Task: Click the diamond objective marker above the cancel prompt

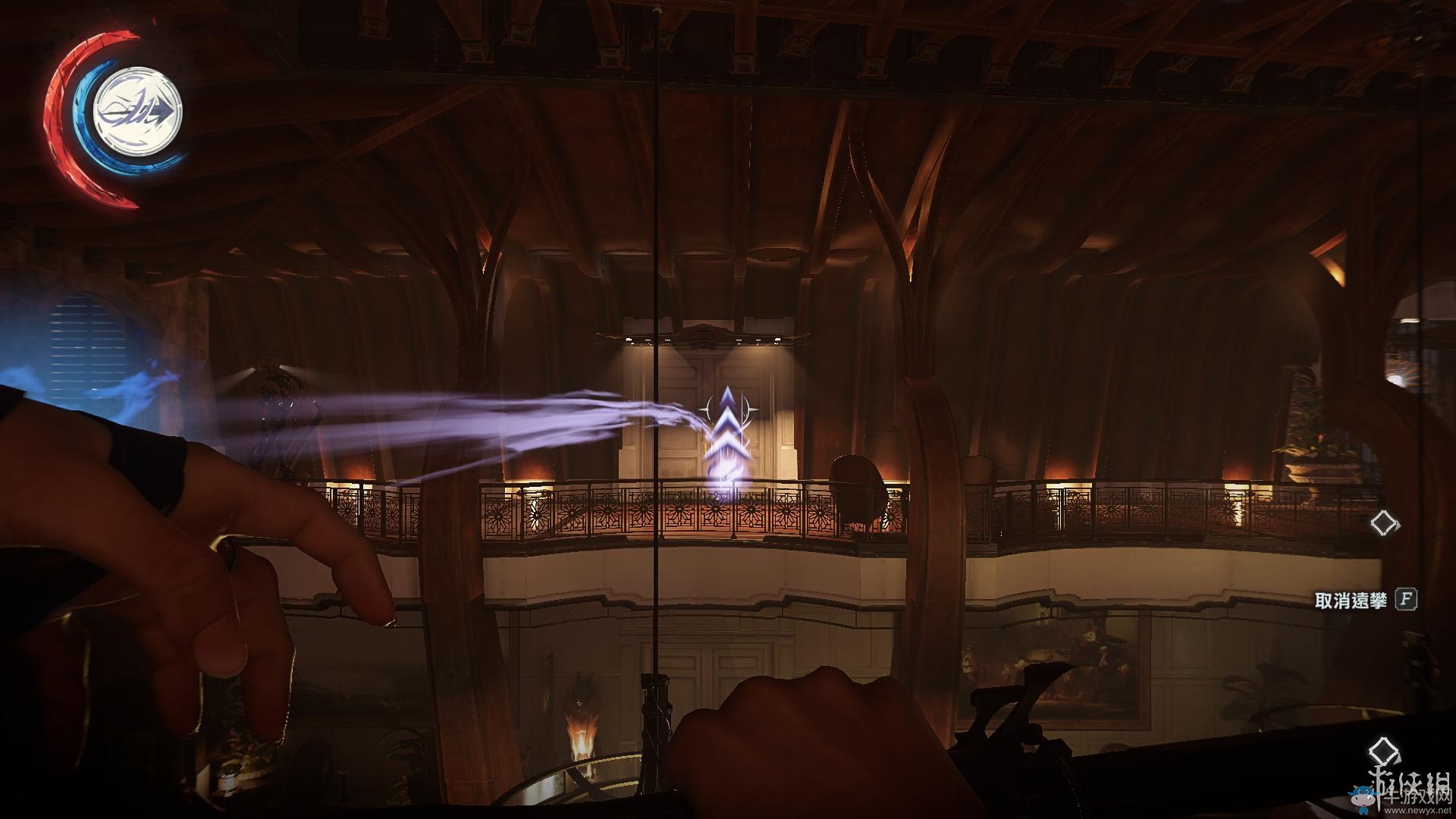Action: 1385,523
